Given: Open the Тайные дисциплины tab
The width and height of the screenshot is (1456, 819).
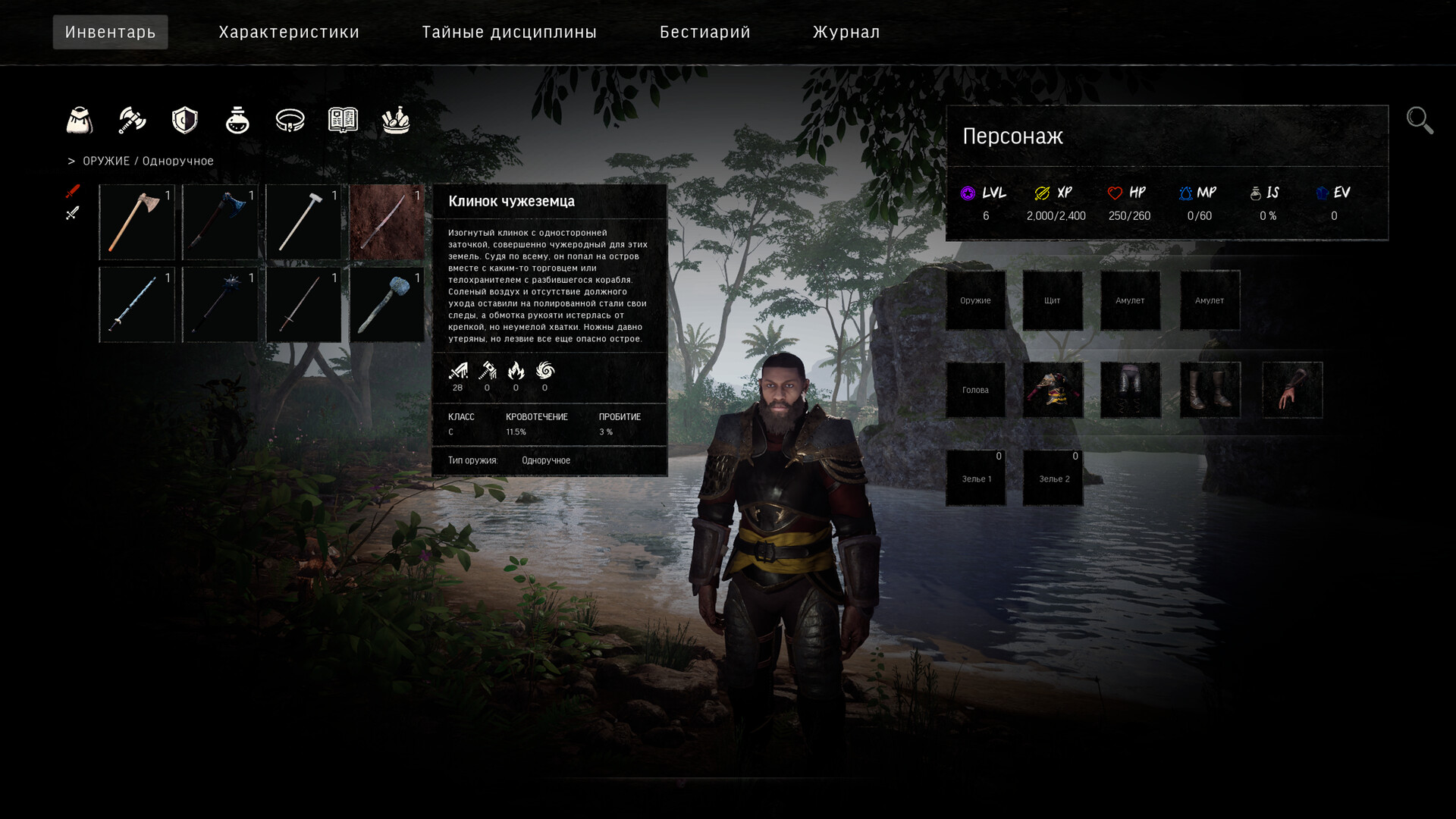Looking at the screenshot, I should pos(509,32).
